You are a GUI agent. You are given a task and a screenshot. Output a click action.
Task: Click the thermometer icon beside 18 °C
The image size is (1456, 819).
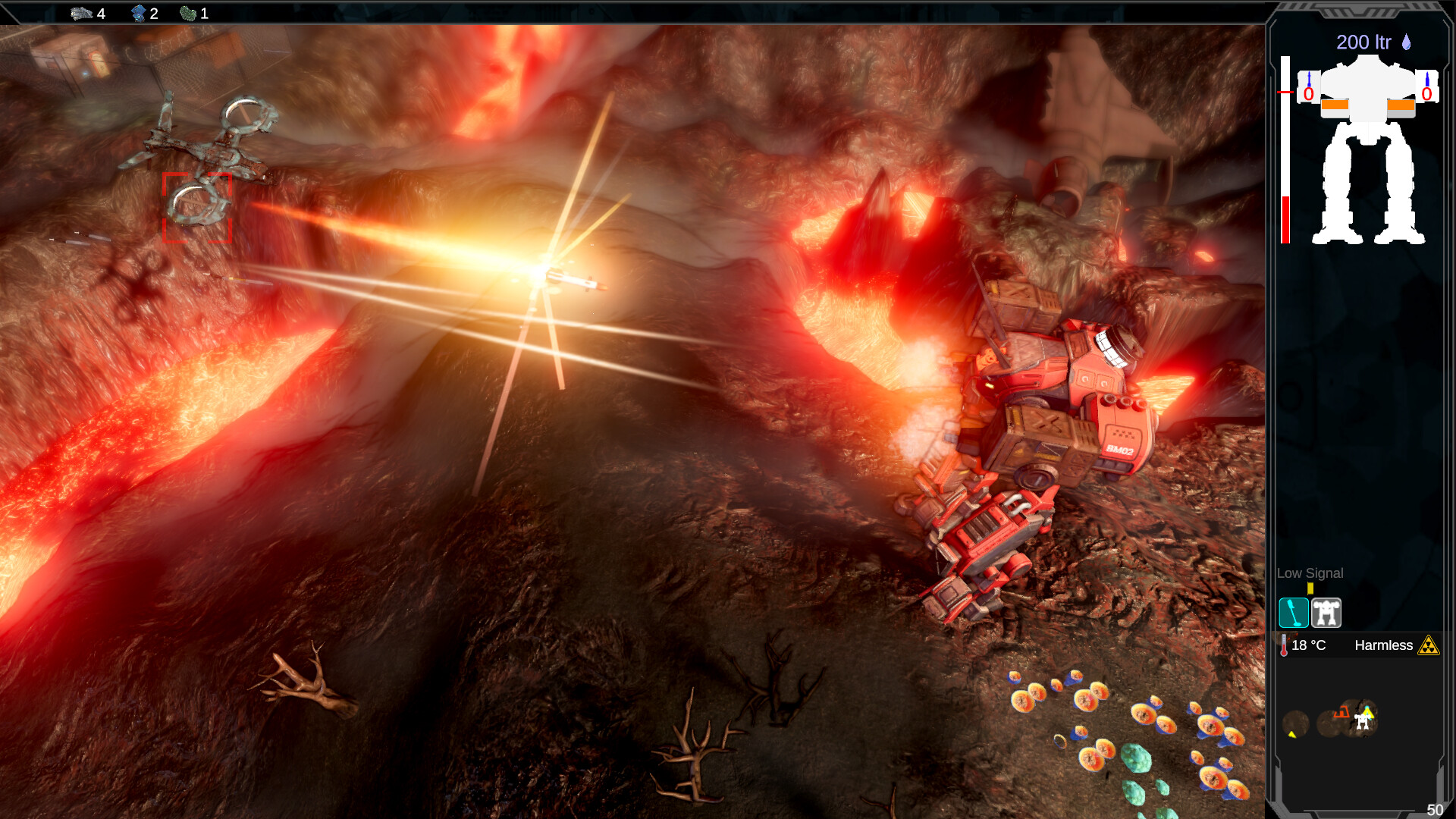click(1283, 645)
